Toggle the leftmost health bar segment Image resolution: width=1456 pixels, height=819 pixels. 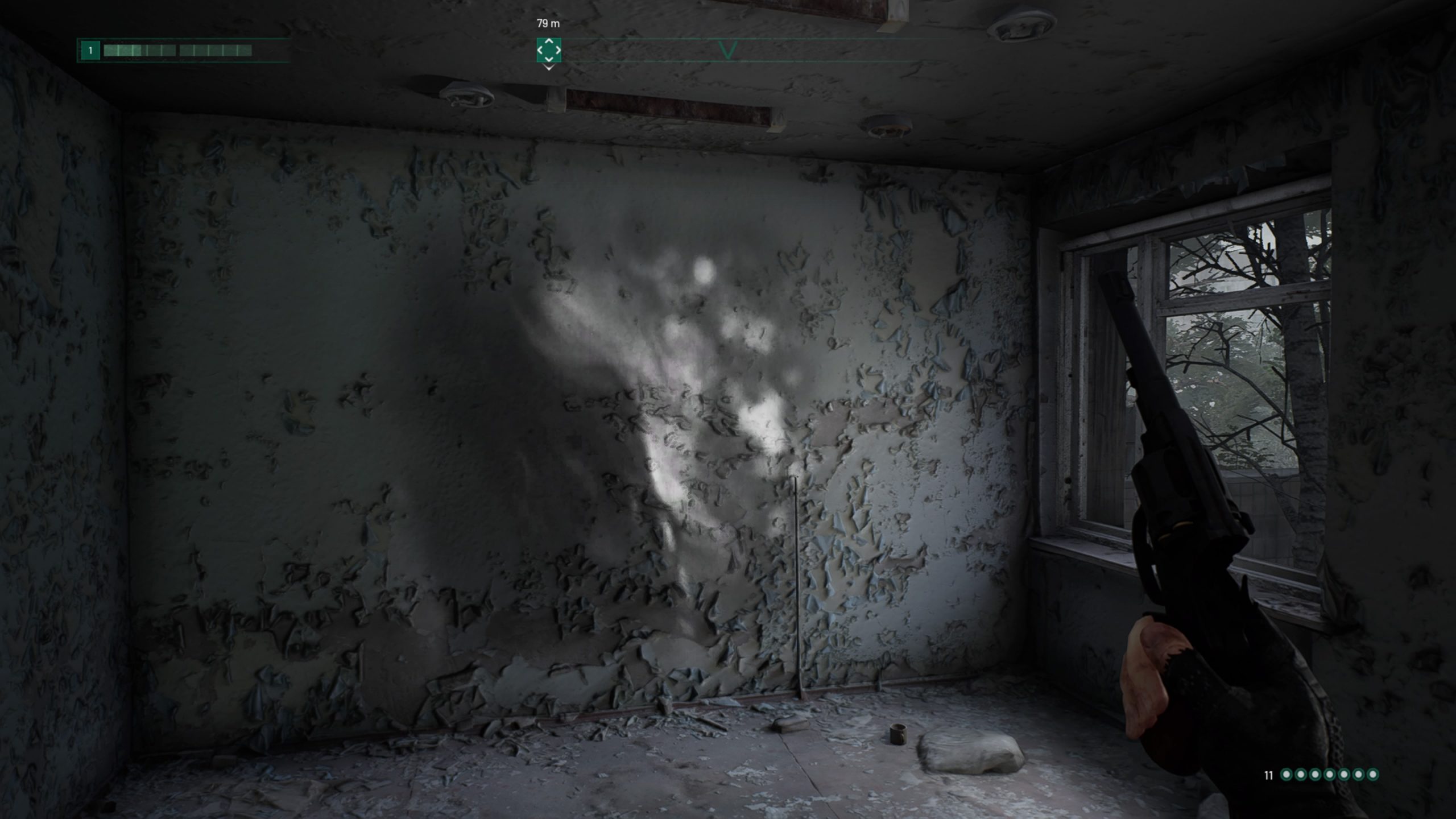click(x=111, y=50)
